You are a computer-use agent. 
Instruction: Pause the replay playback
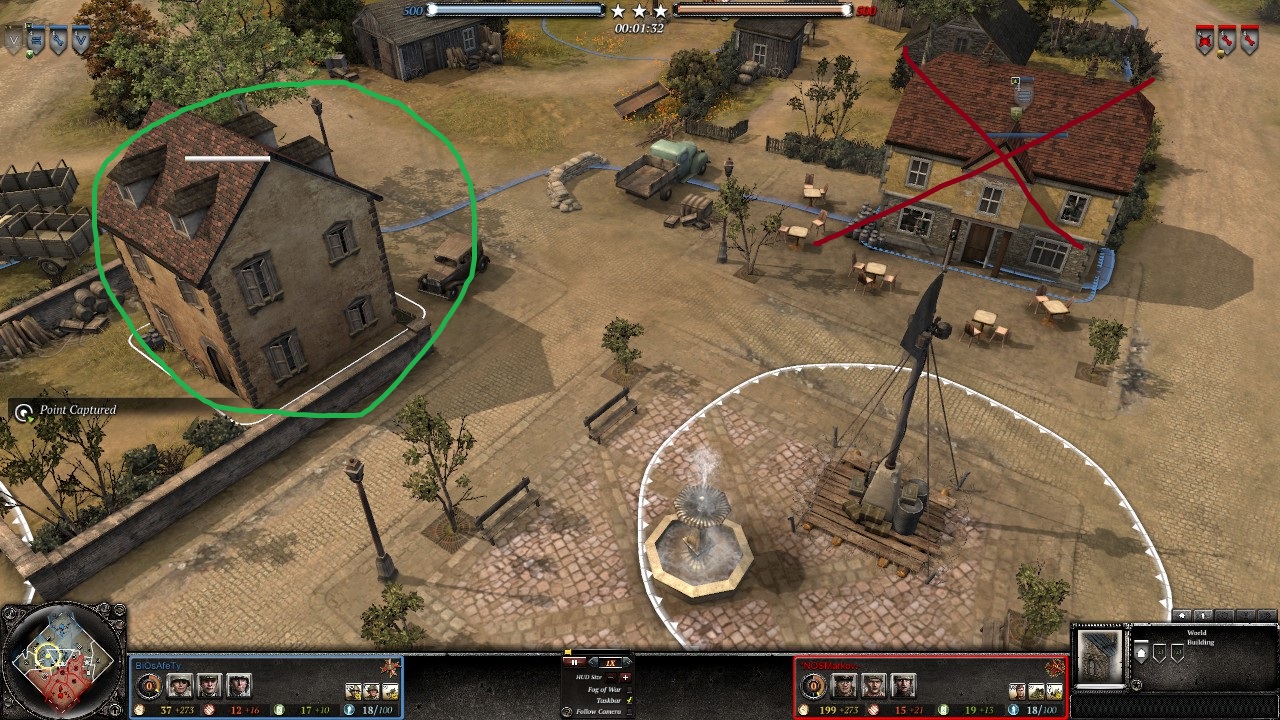point(575,662)
